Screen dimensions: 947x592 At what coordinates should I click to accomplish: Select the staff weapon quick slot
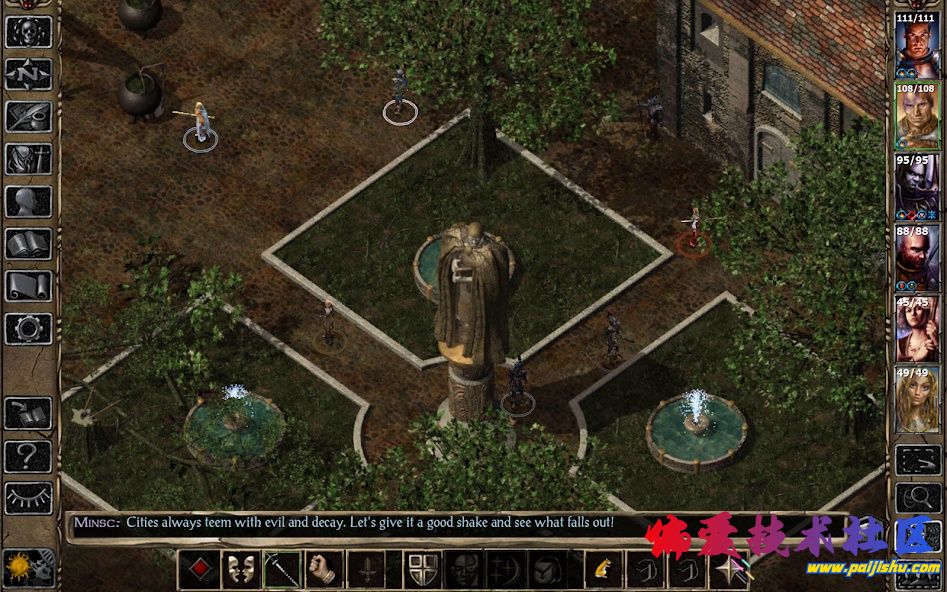coord(282,570)
